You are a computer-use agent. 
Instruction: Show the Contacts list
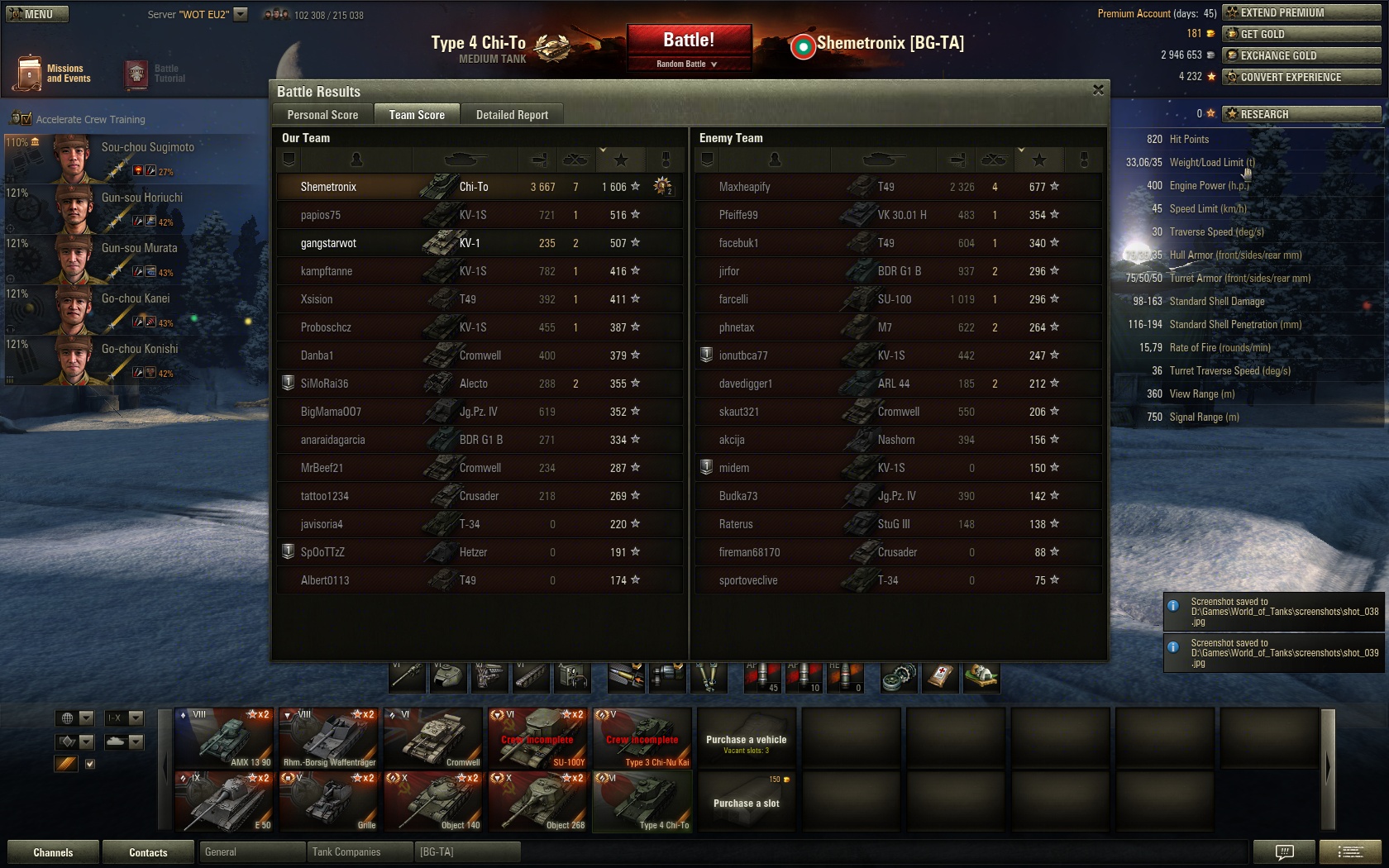click(148, 852)
